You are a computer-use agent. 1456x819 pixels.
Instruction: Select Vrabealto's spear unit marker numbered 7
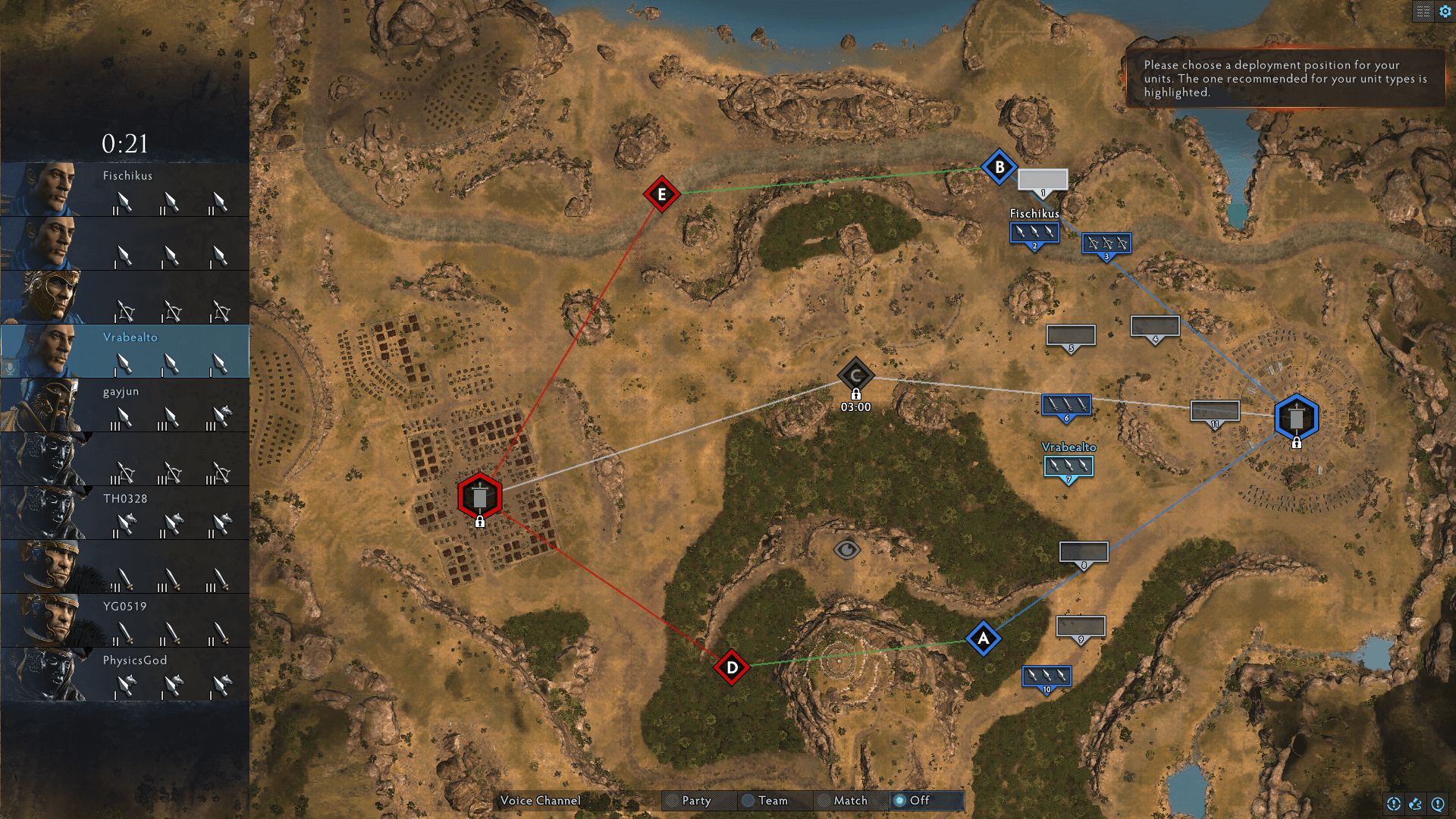click(1068, 466)
